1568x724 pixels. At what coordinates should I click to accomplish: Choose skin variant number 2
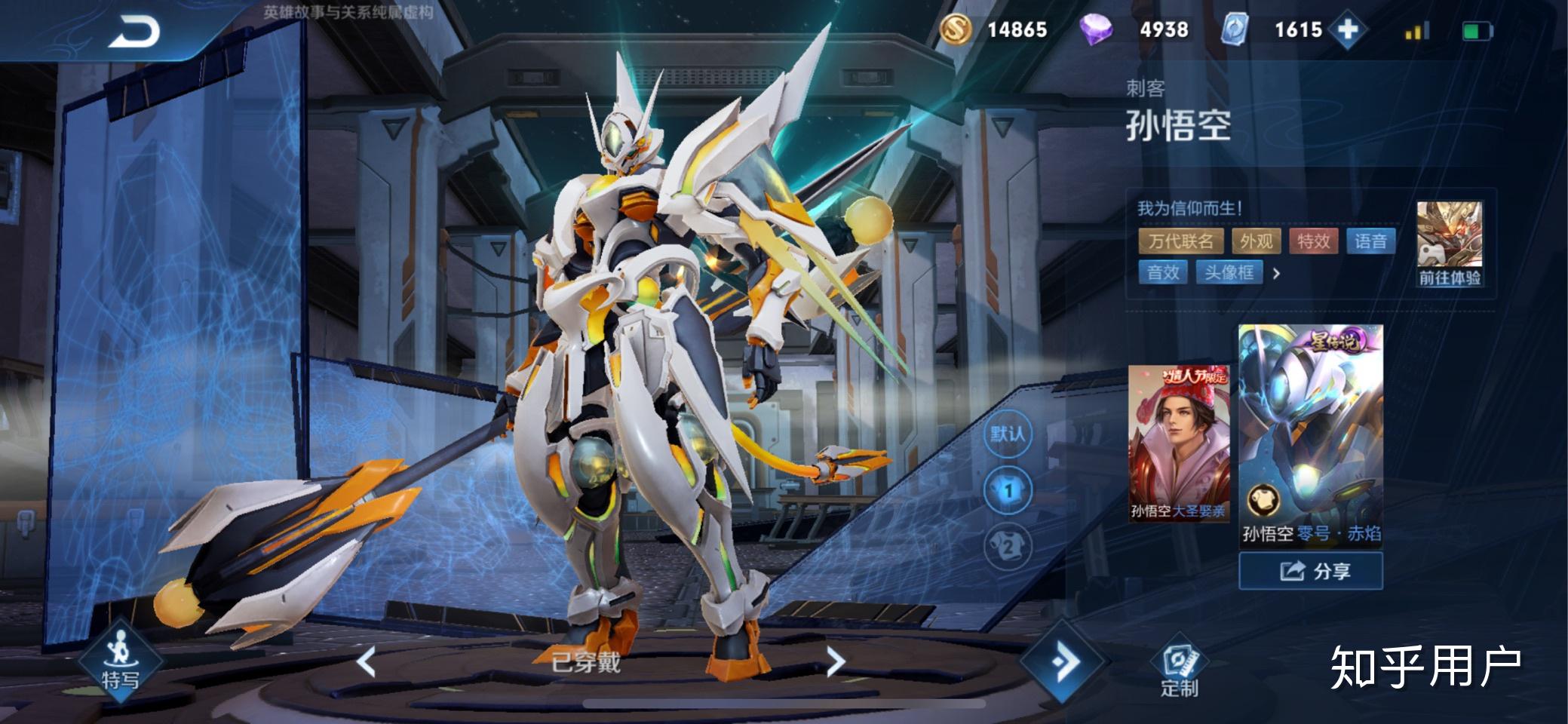(x=1008, y=547)
